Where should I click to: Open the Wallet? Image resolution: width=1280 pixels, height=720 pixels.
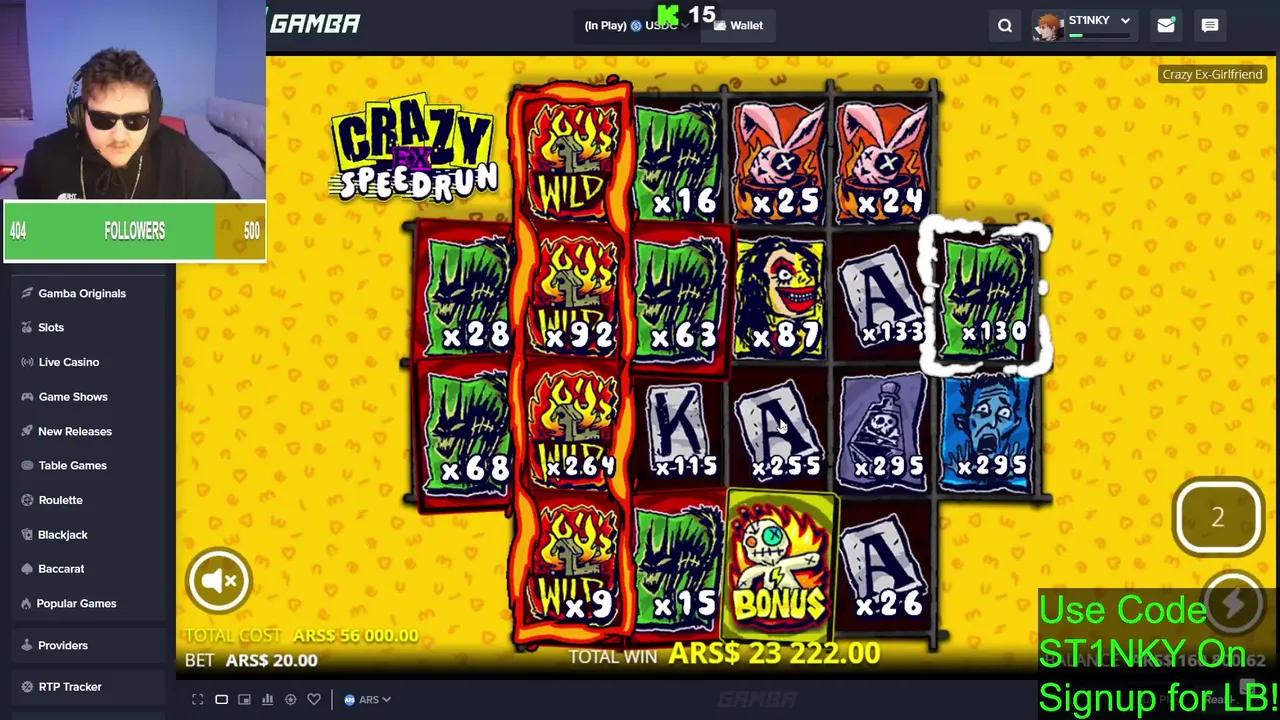(740, 25)
